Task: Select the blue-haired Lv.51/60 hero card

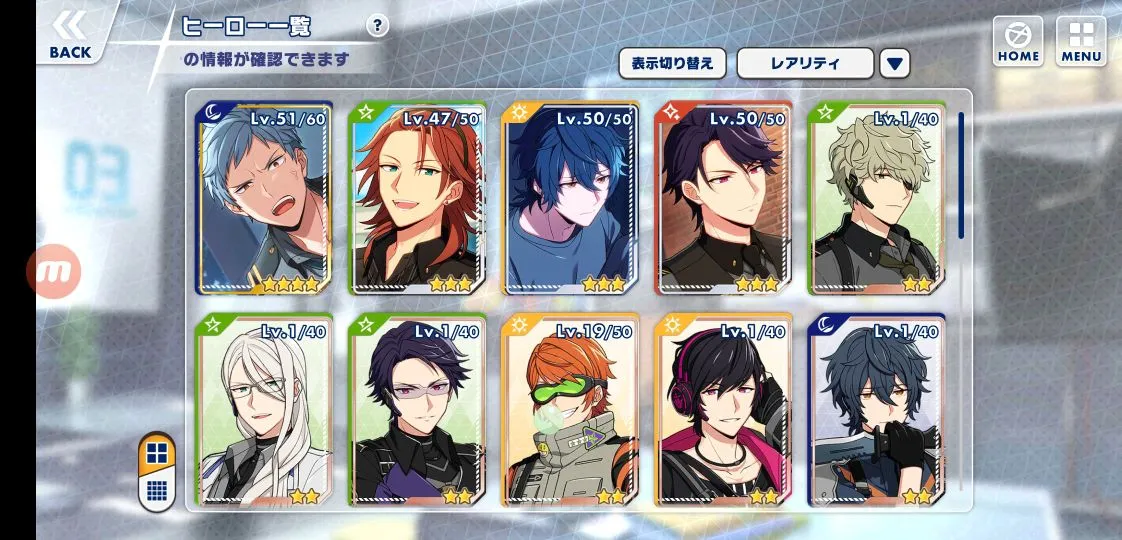Action: [264, 198]
